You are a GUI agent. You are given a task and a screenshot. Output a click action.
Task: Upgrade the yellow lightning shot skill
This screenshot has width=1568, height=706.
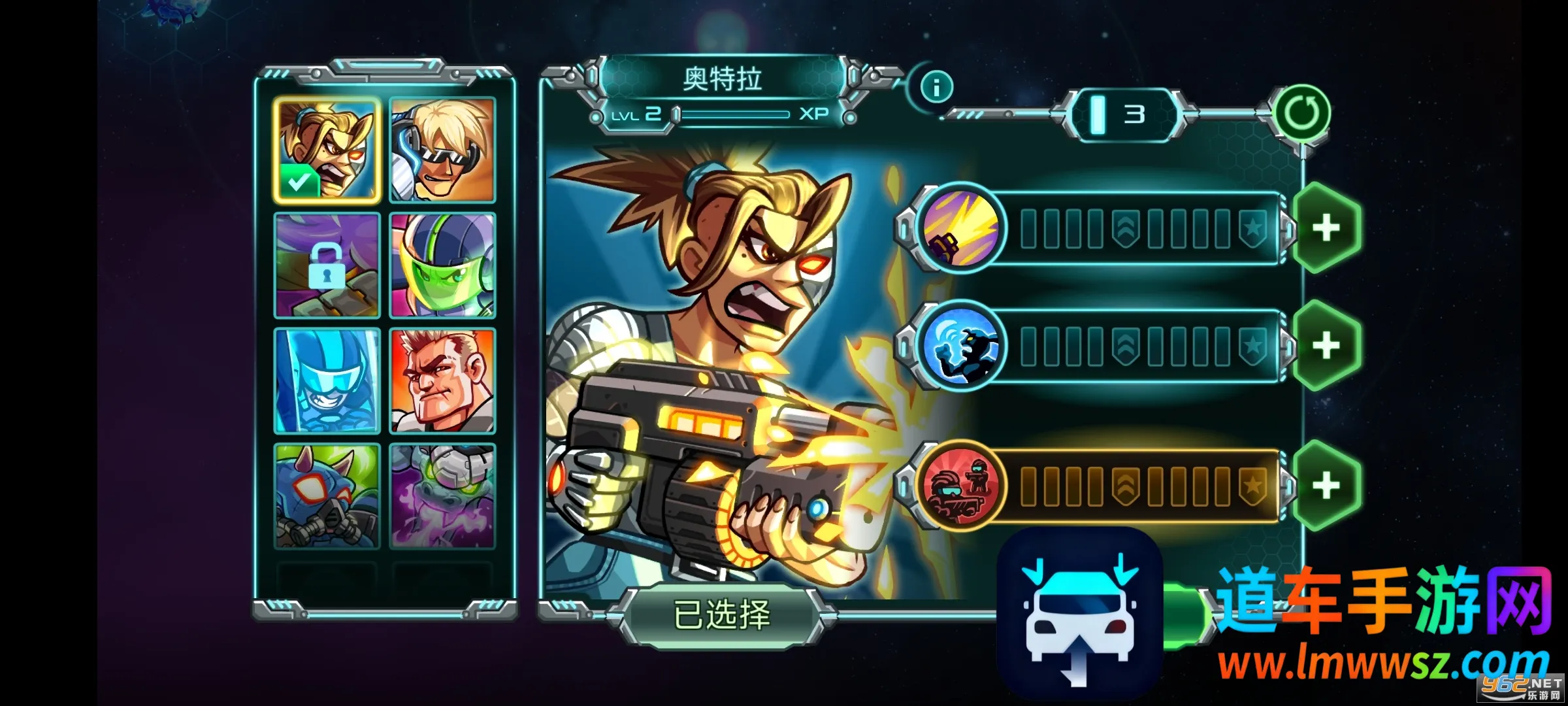[1326, 228]
